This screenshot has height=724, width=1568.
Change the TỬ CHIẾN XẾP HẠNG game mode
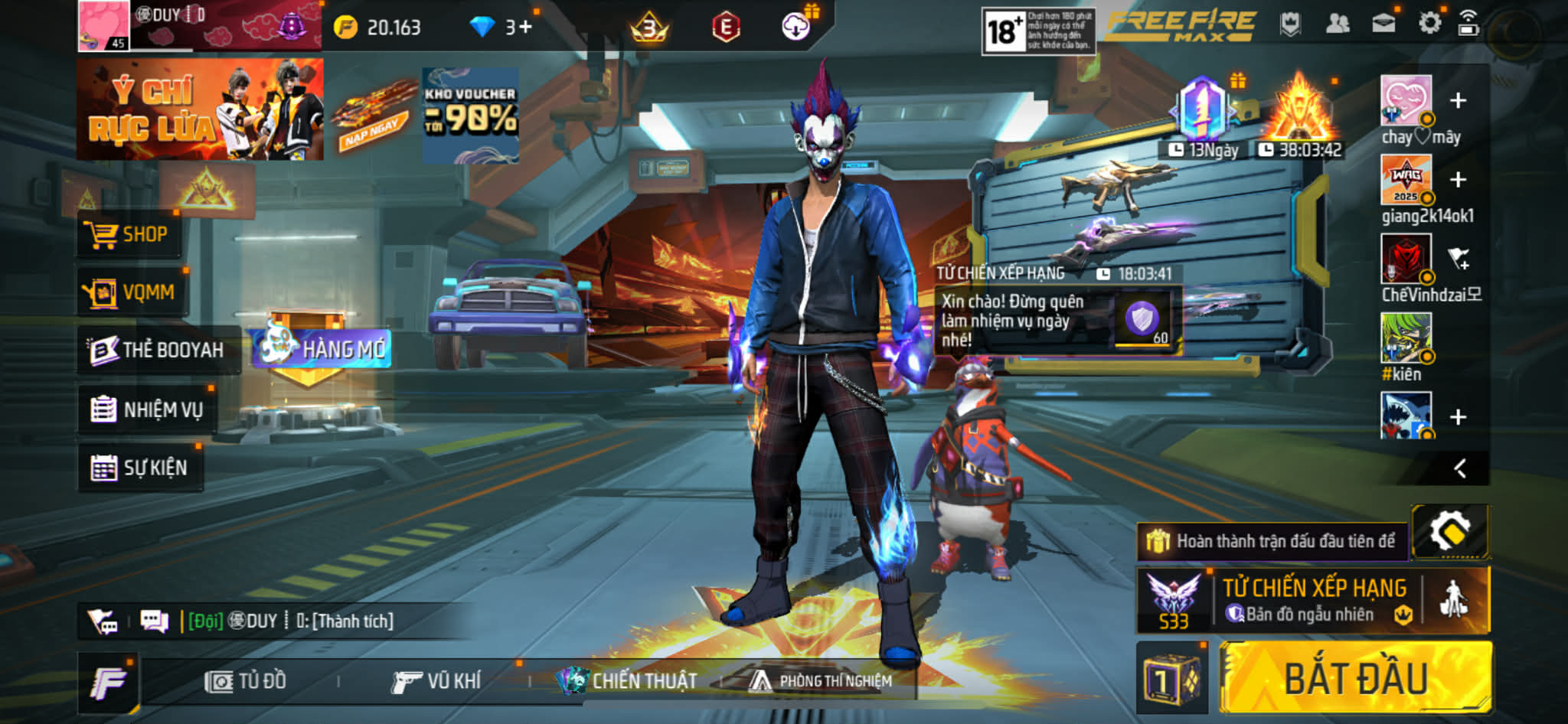point(1313,599)
